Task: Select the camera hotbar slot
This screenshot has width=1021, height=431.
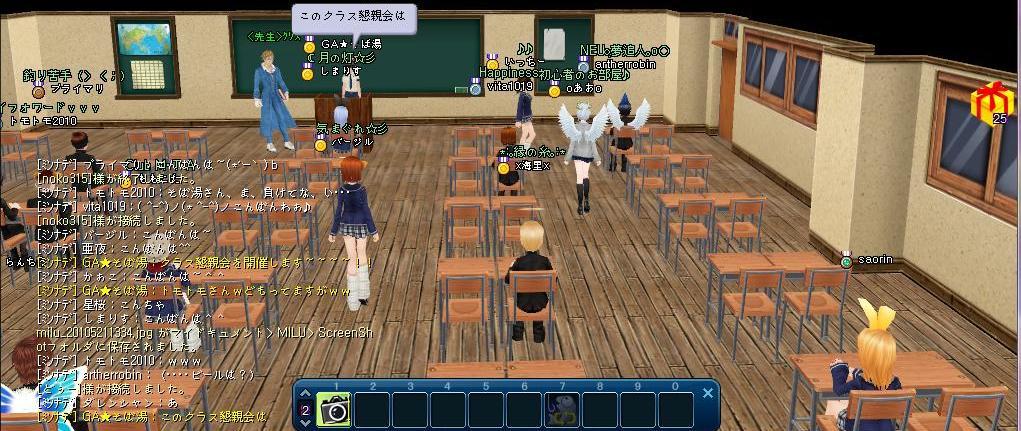Action: pyautogui.click(x=334, y=409)
